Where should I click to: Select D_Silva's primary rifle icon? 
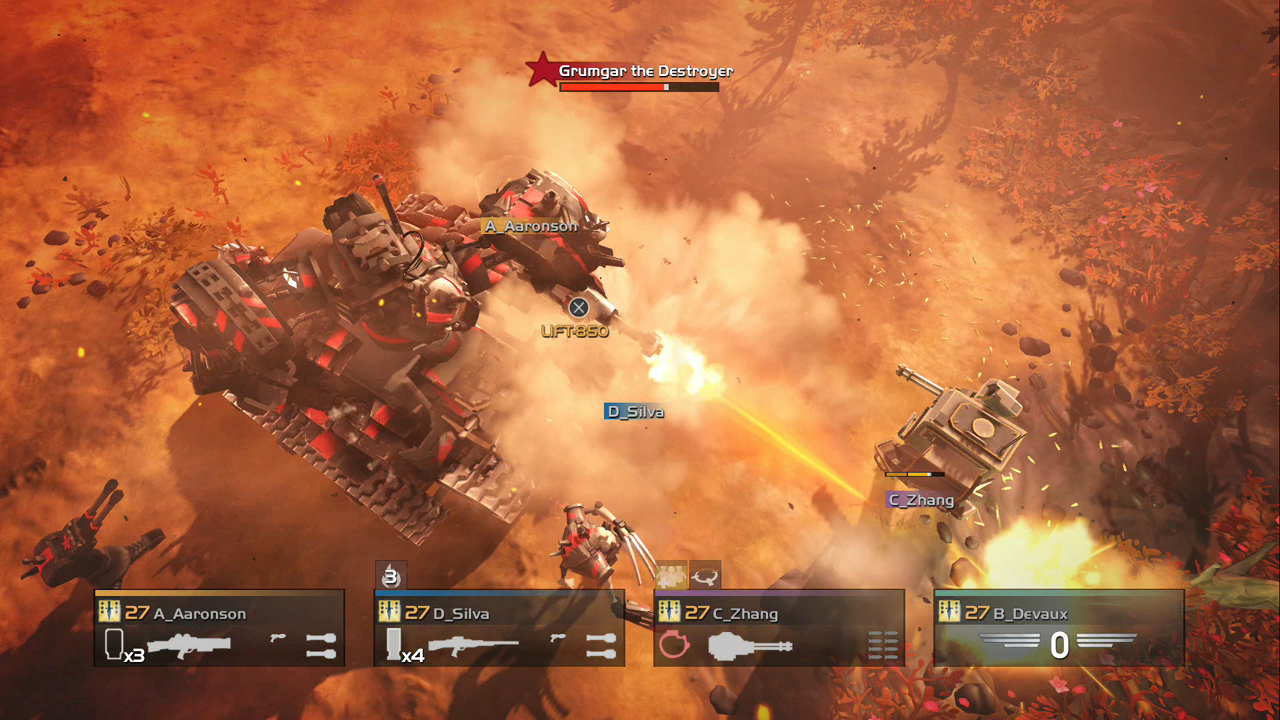[473, 645]
